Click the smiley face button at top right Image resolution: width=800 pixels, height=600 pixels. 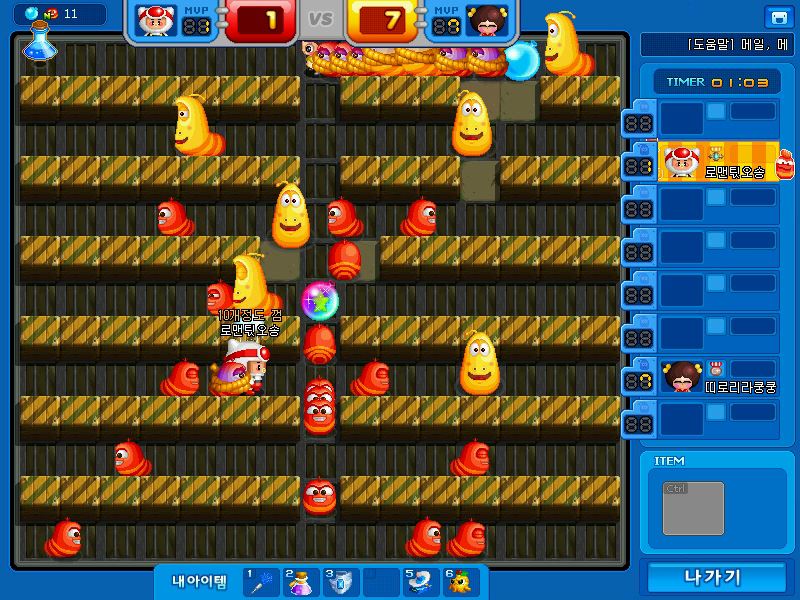tap(777, 17)
